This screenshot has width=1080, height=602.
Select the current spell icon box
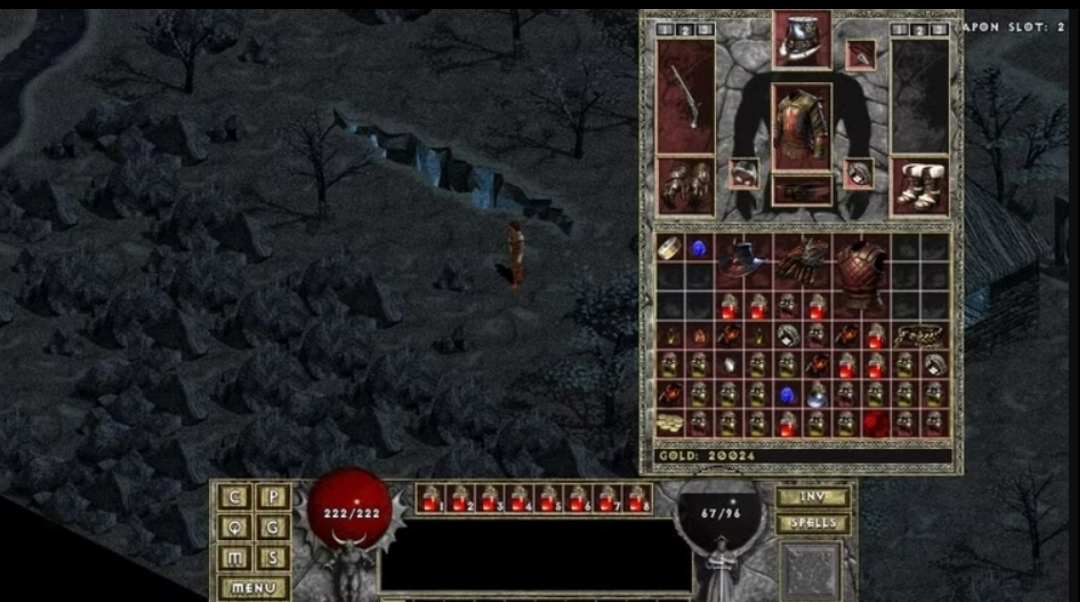coord(811,569)
